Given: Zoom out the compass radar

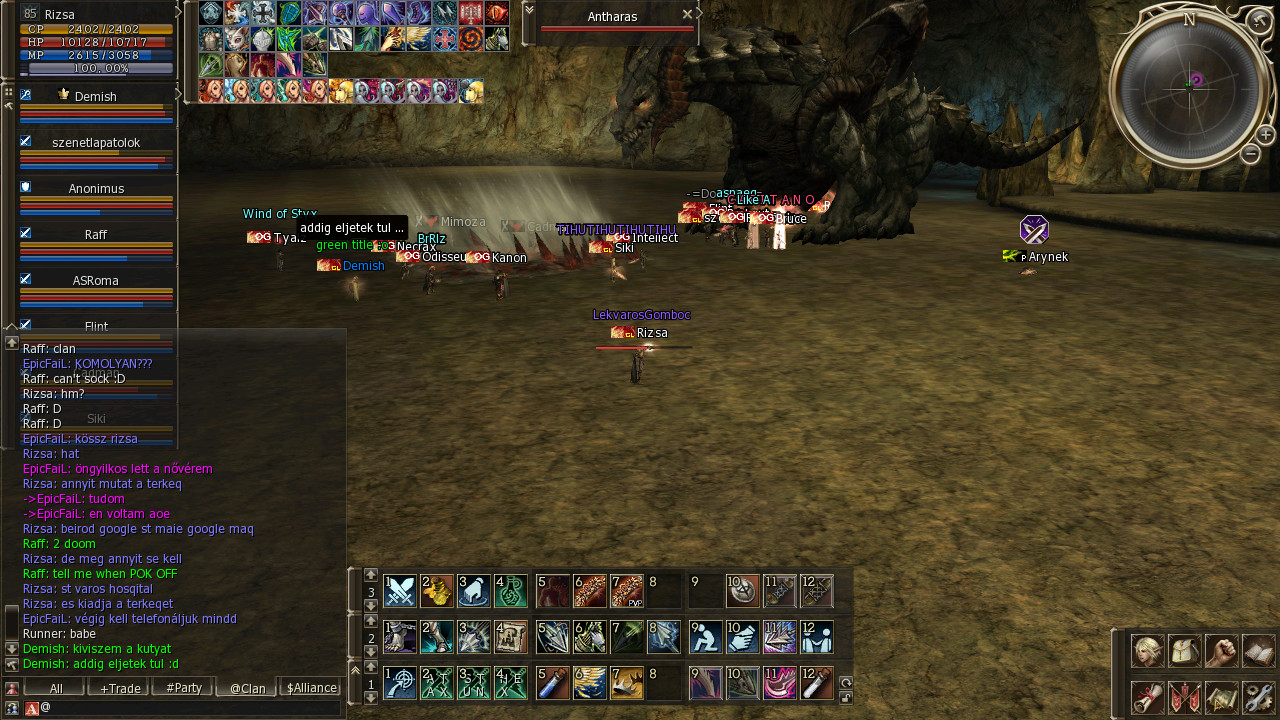Looking at the screenshot, I should click(x=1250, y=153).
